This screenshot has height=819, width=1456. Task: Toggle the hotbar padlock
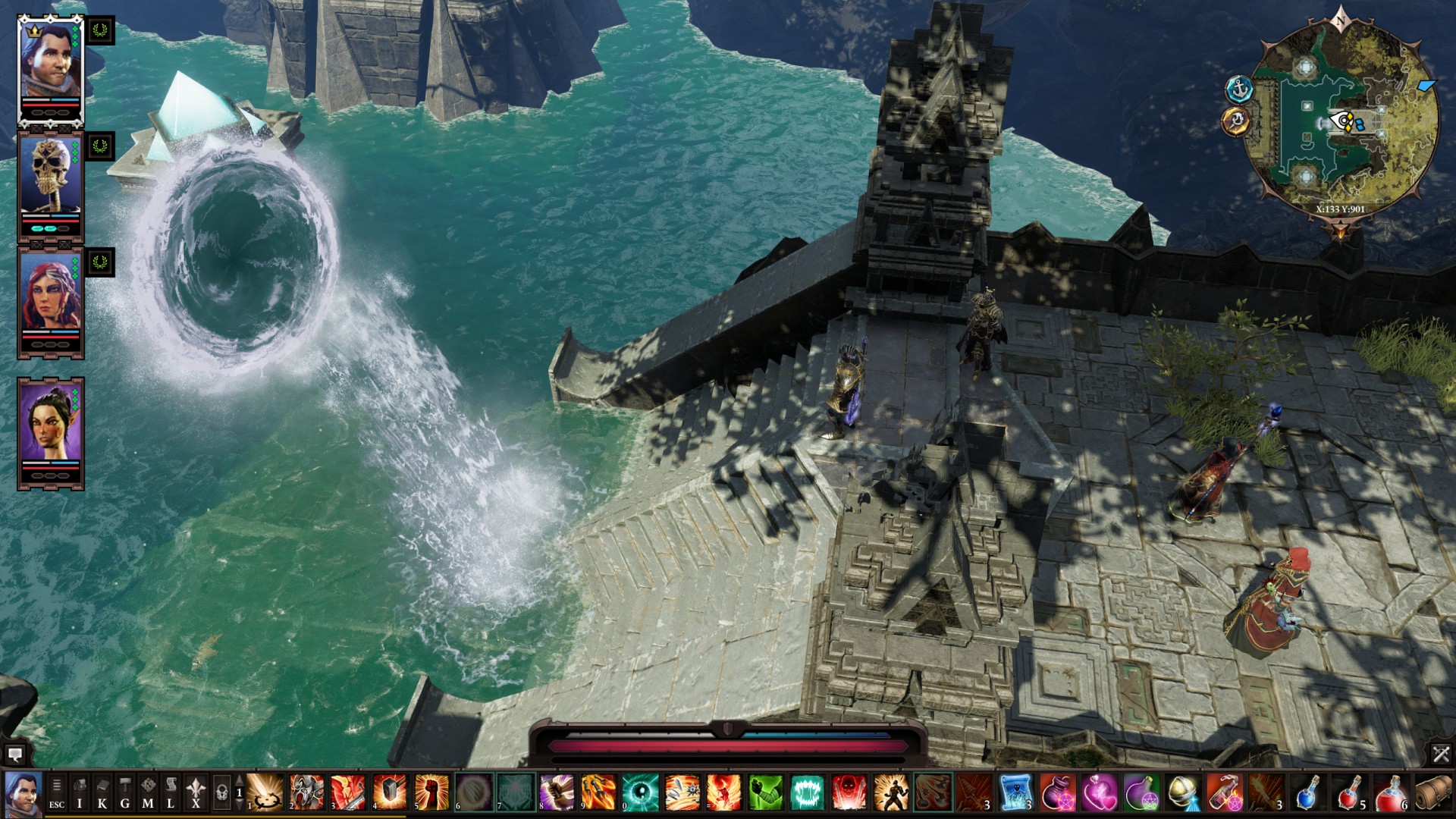[x=221, y=793]
